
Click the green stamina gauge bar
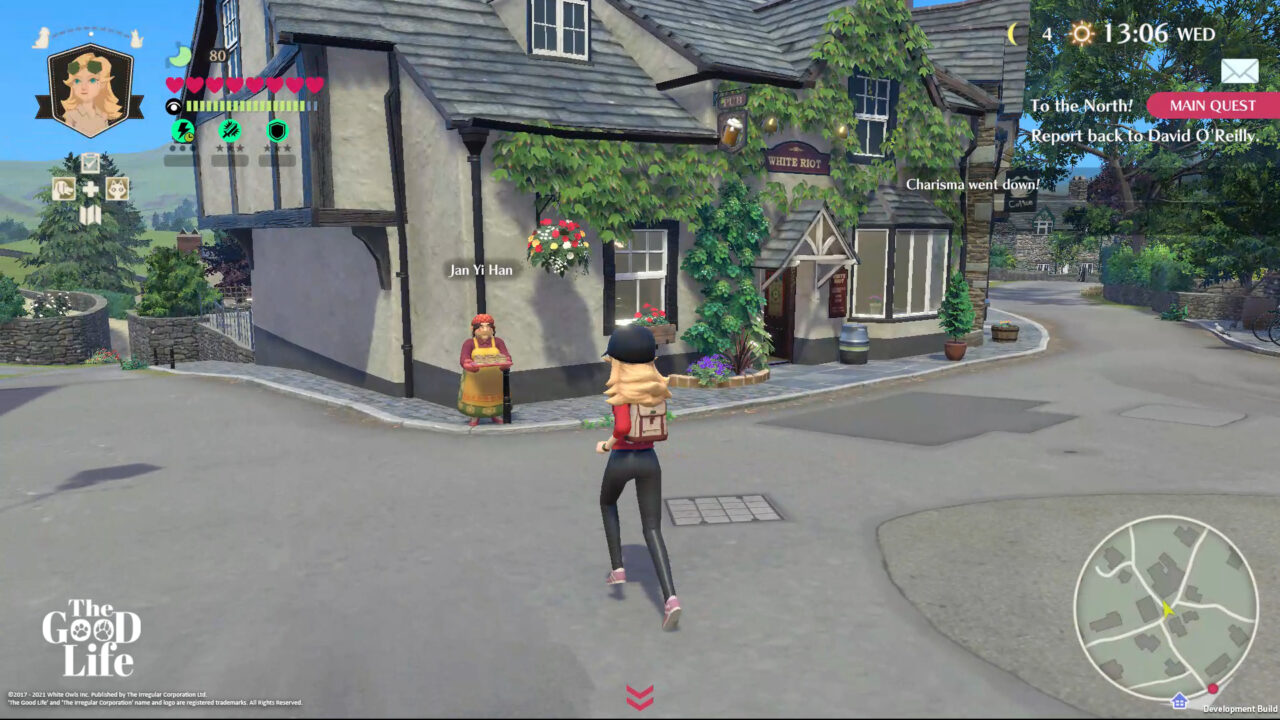[x=244, y=104]
